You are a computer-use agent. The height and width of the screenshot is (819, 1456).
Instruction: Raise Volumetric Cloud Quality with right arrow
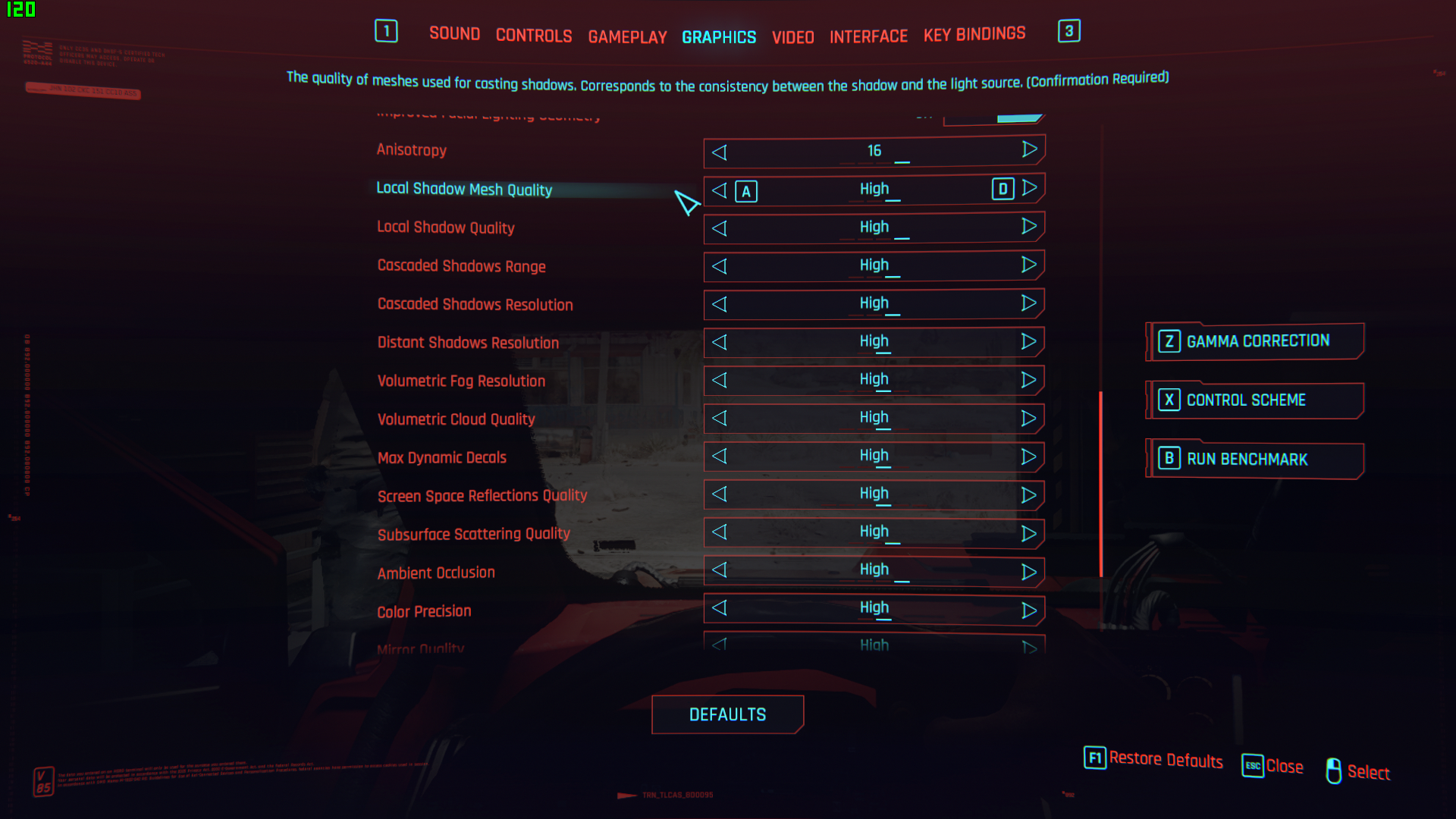[x=1029, y=419]
